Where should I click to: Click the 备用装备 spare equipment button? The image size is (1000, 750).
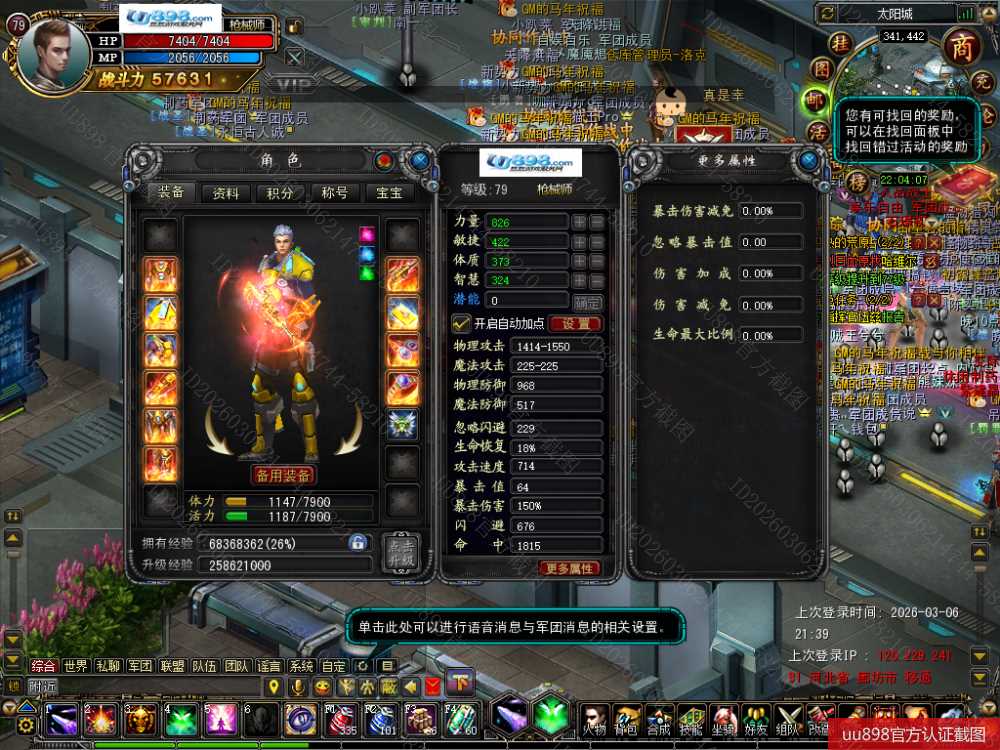coord(283,475)
